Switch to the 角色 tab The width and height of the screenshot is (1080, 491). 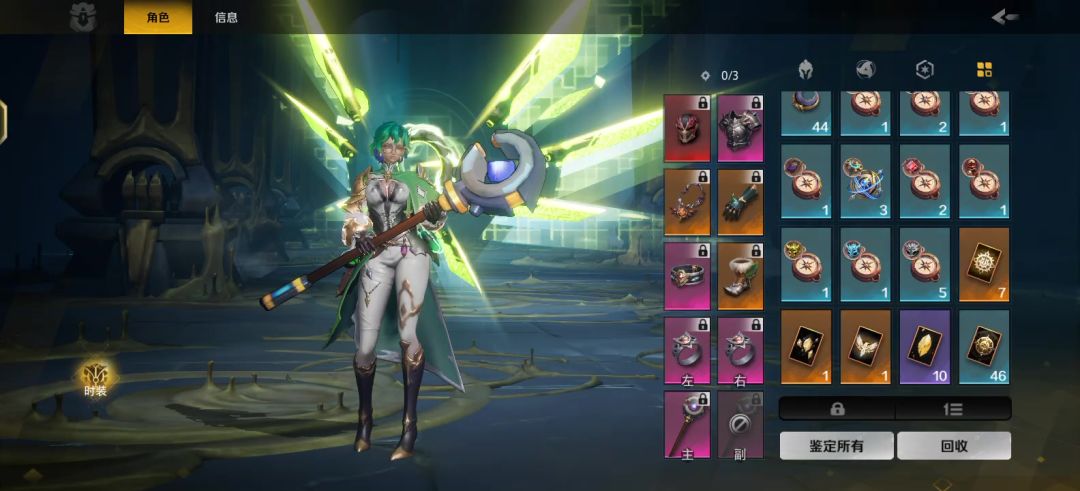(157, 17)
